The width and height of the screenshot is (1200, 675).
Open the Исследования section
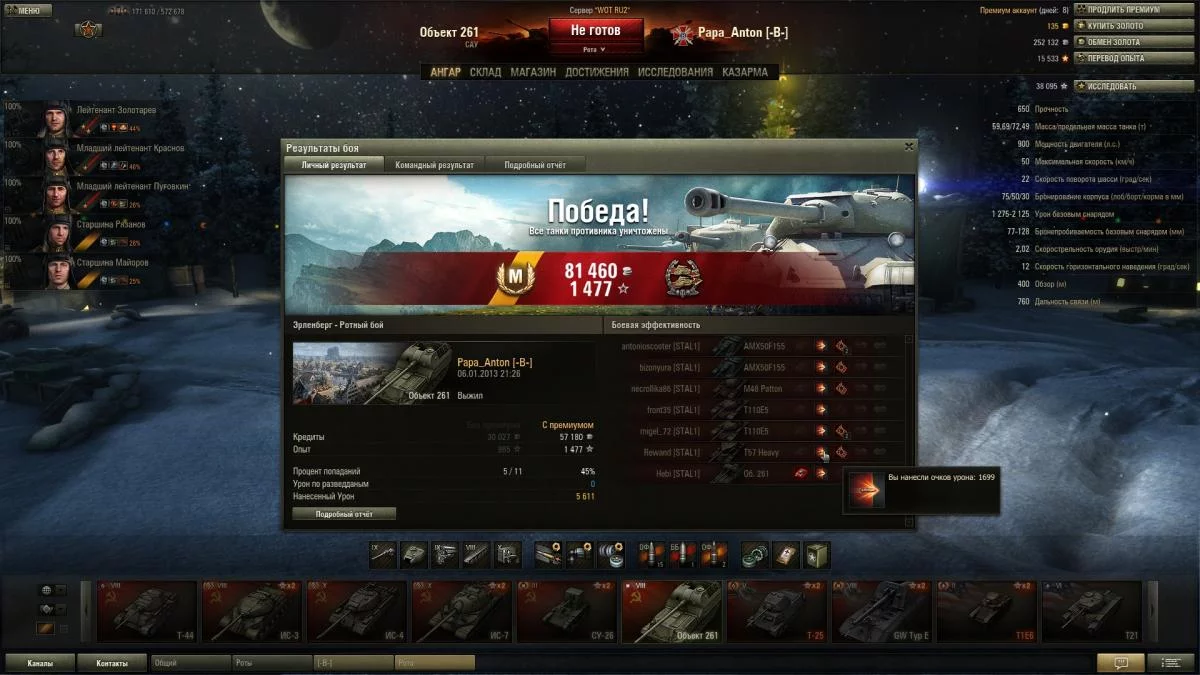675,72
